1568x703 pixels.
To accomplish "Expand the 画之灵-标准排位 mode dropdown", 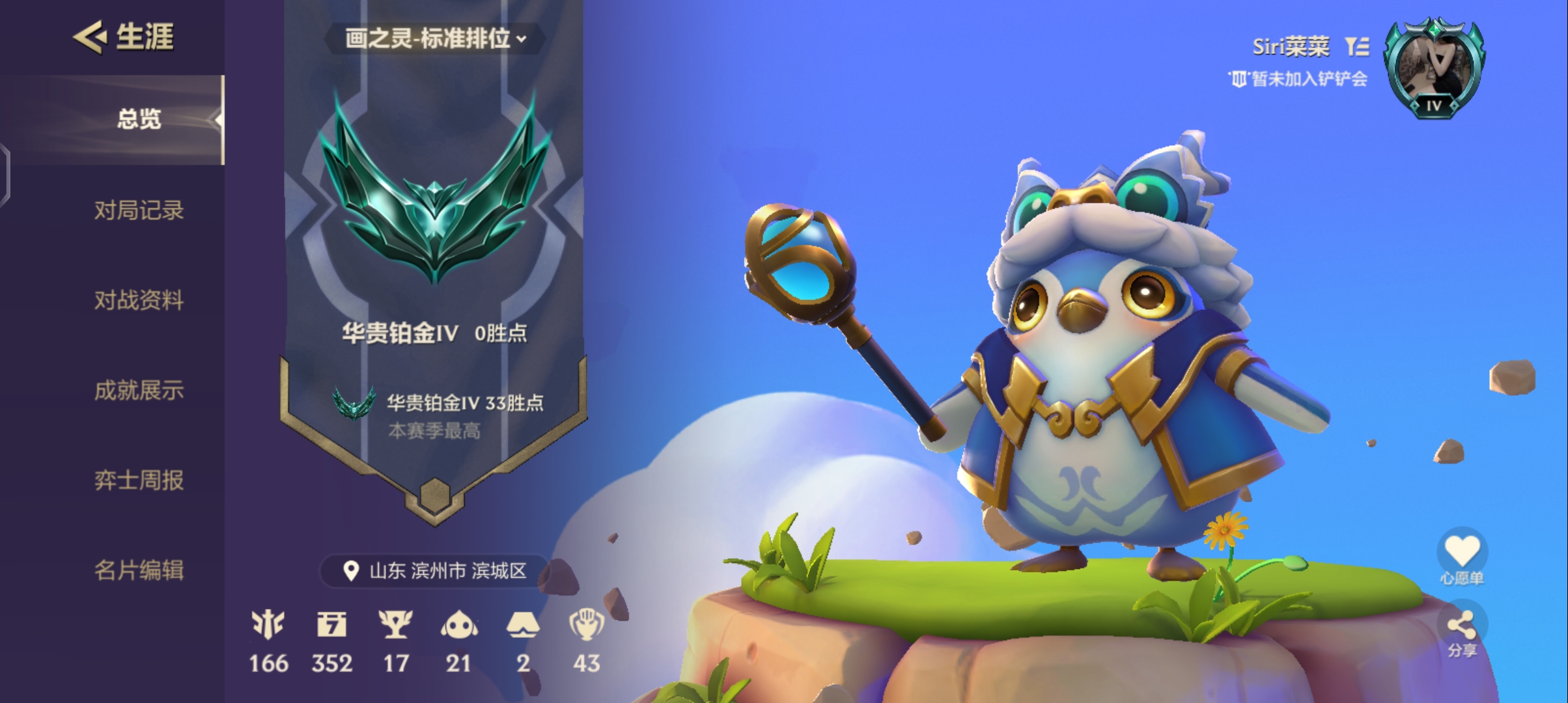I will [x=435, y=39].
